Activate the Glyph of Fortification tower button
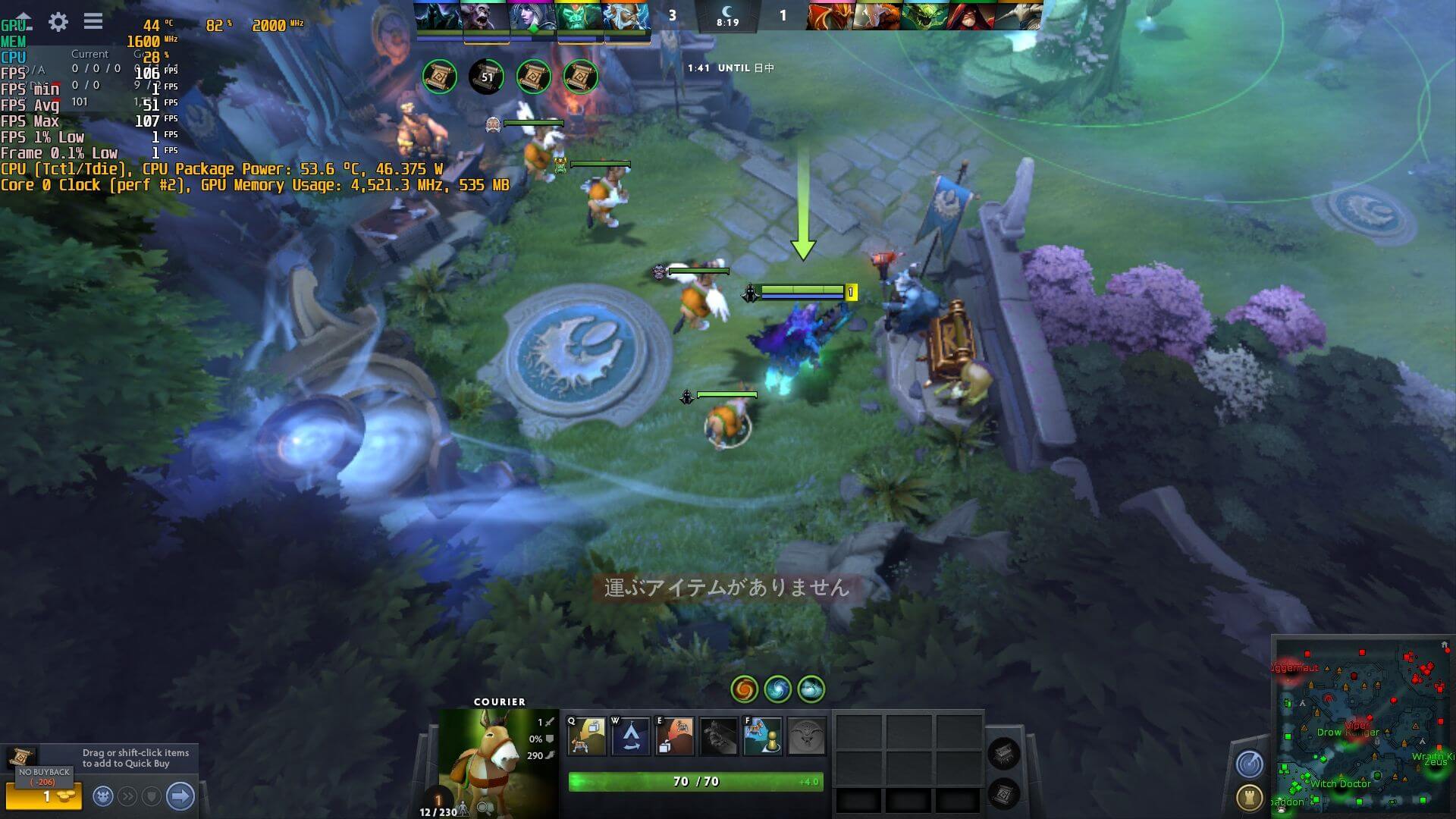Viewport: 1456px width, 819px height. pos(1249,797)
